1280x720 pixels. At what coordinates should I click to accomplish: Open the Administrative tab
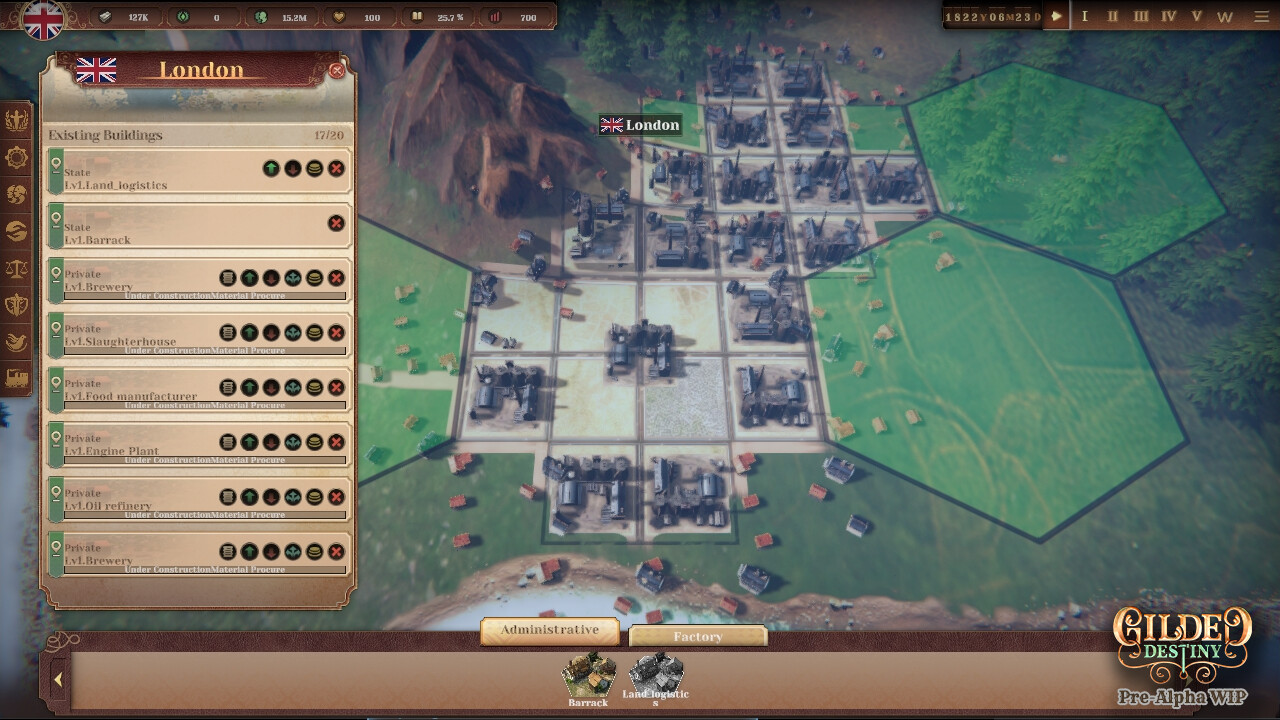548,630
